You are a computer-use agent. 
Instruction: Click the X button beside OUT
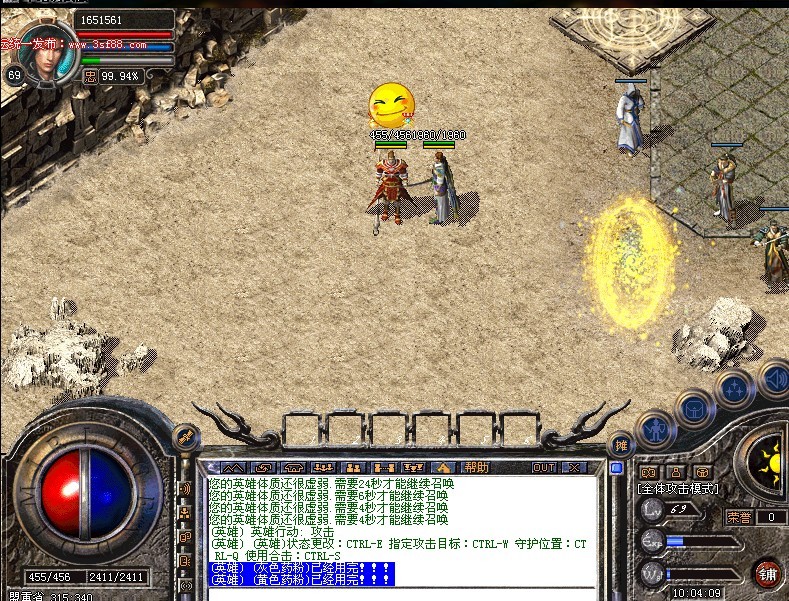(573, 467)
